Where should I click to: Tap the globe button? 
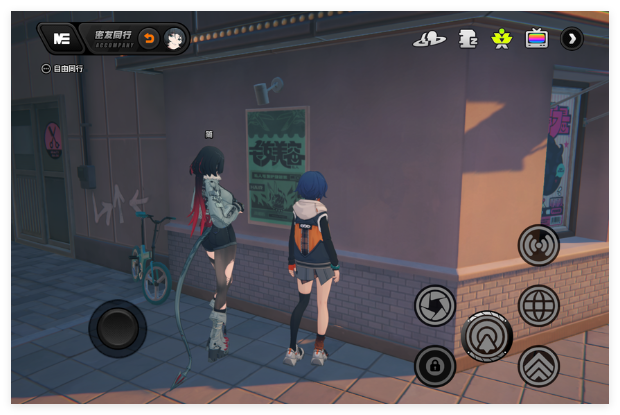pyautogui.click(x=538, y=305)
